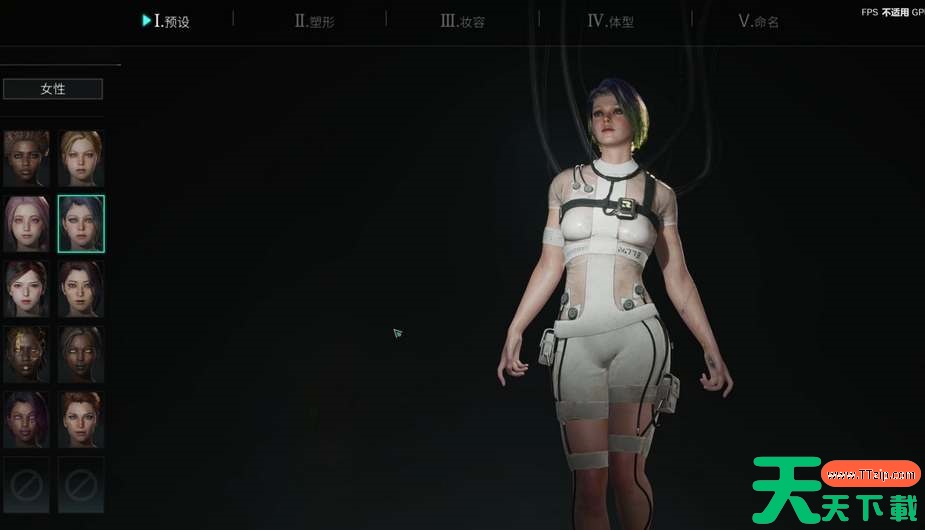Go to the 妆容 makeup tab
This screenshot has width=925, height=530.
click(x=463, y=21)
